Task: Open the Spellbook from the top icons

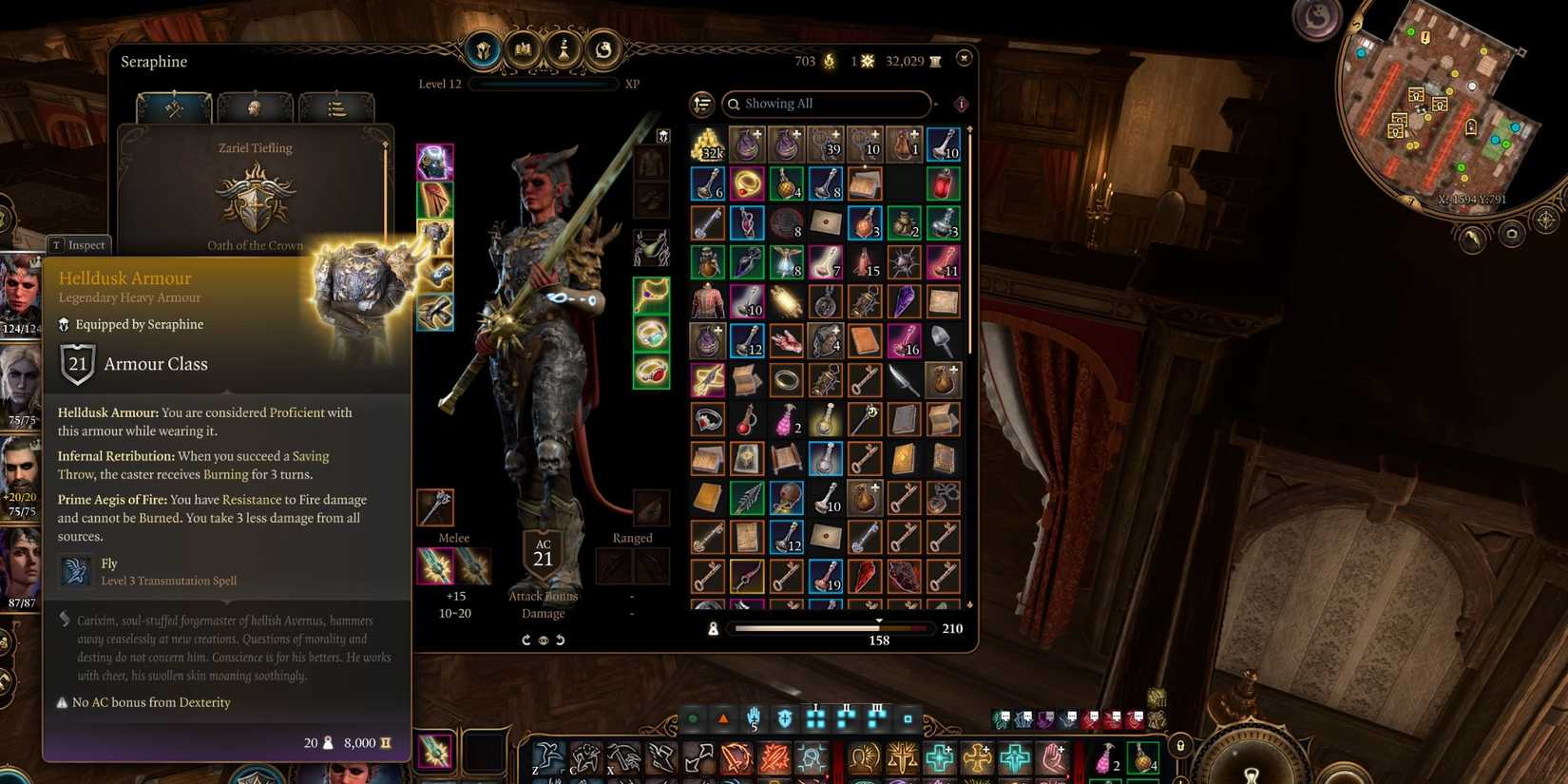Action: pyautogui.click(x=523, y=50)
